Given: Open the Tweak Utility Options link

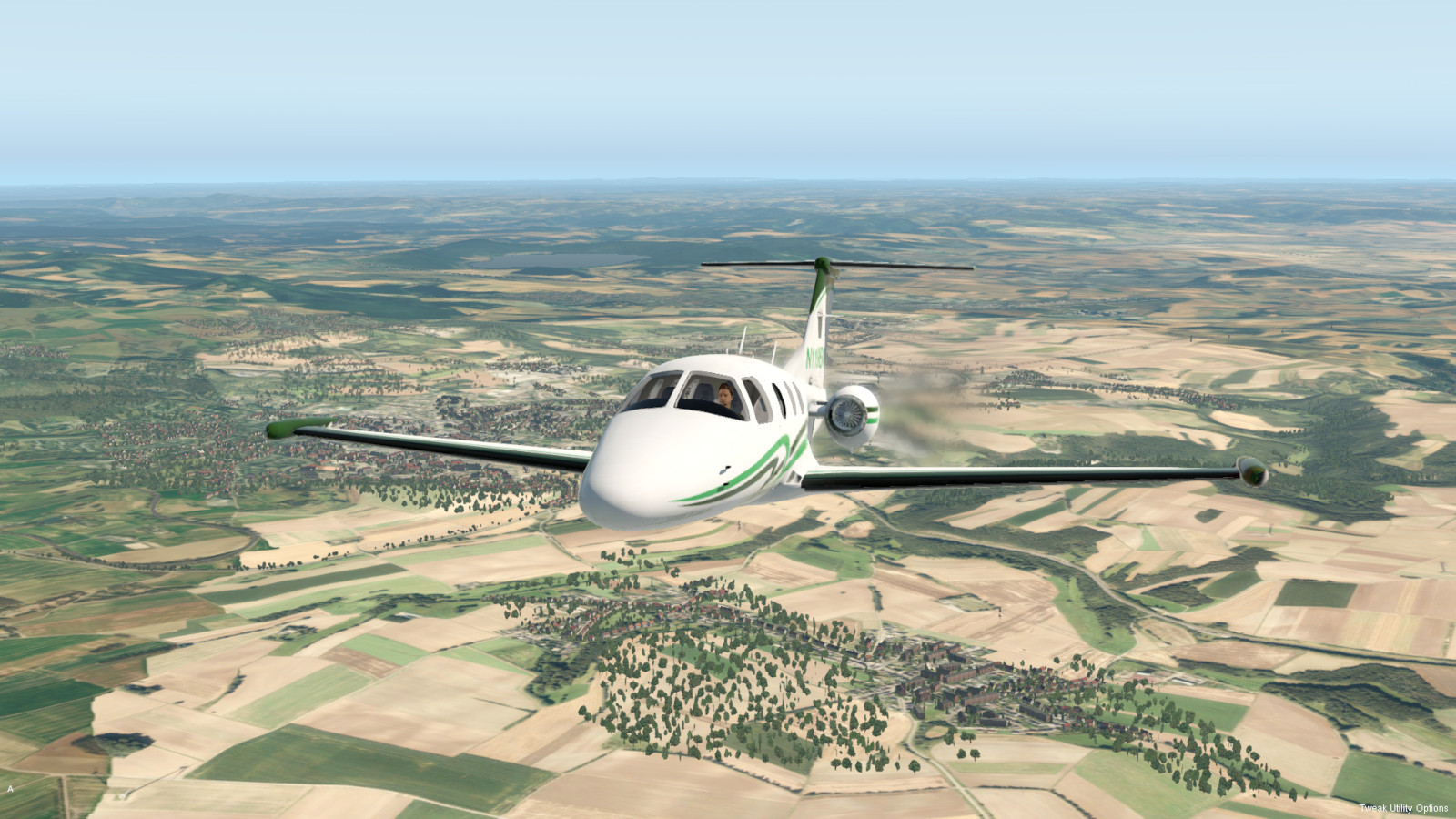Looking at the screenshot, I should click(x=1403, y=808).
